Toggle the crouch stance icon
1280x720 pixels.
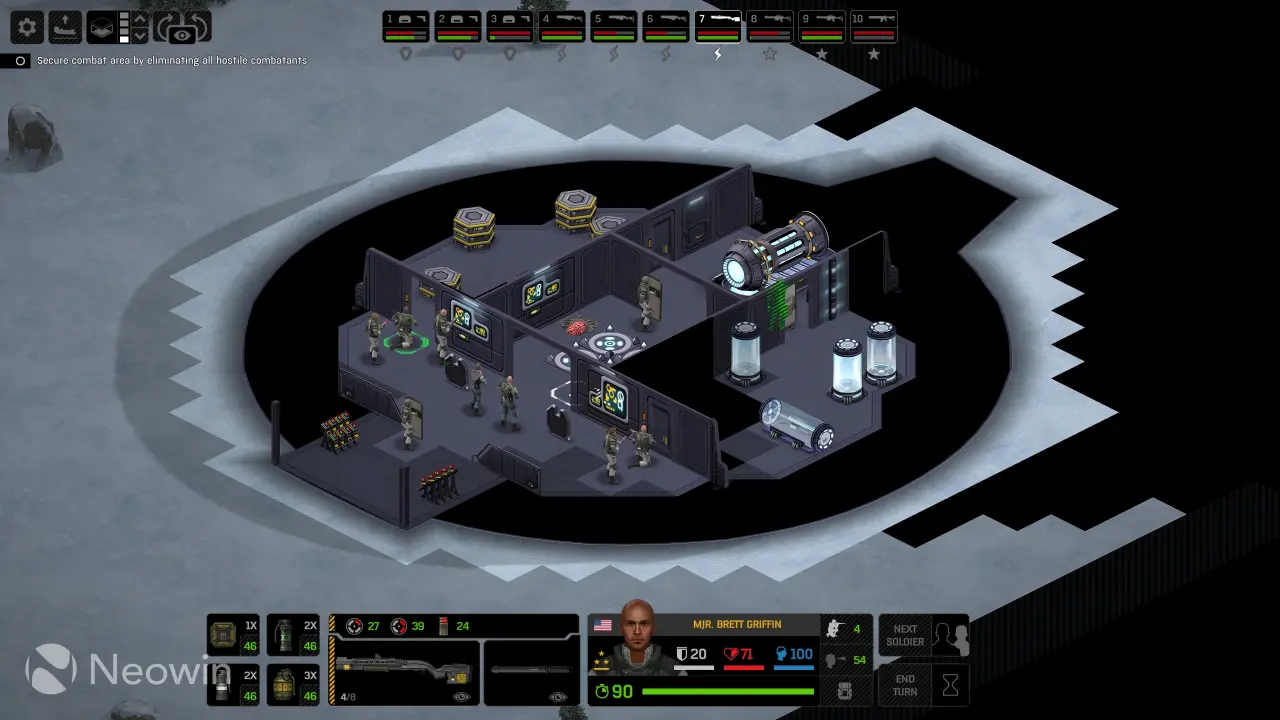(835, 630)
